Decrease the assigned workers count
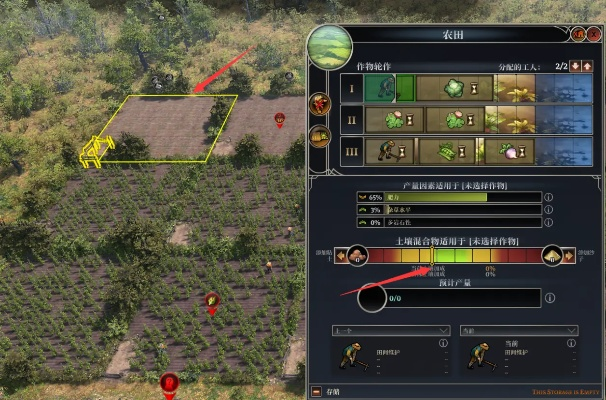Image resolution: width=606 pixels, height=400 pixels. [x=574, y=66]
